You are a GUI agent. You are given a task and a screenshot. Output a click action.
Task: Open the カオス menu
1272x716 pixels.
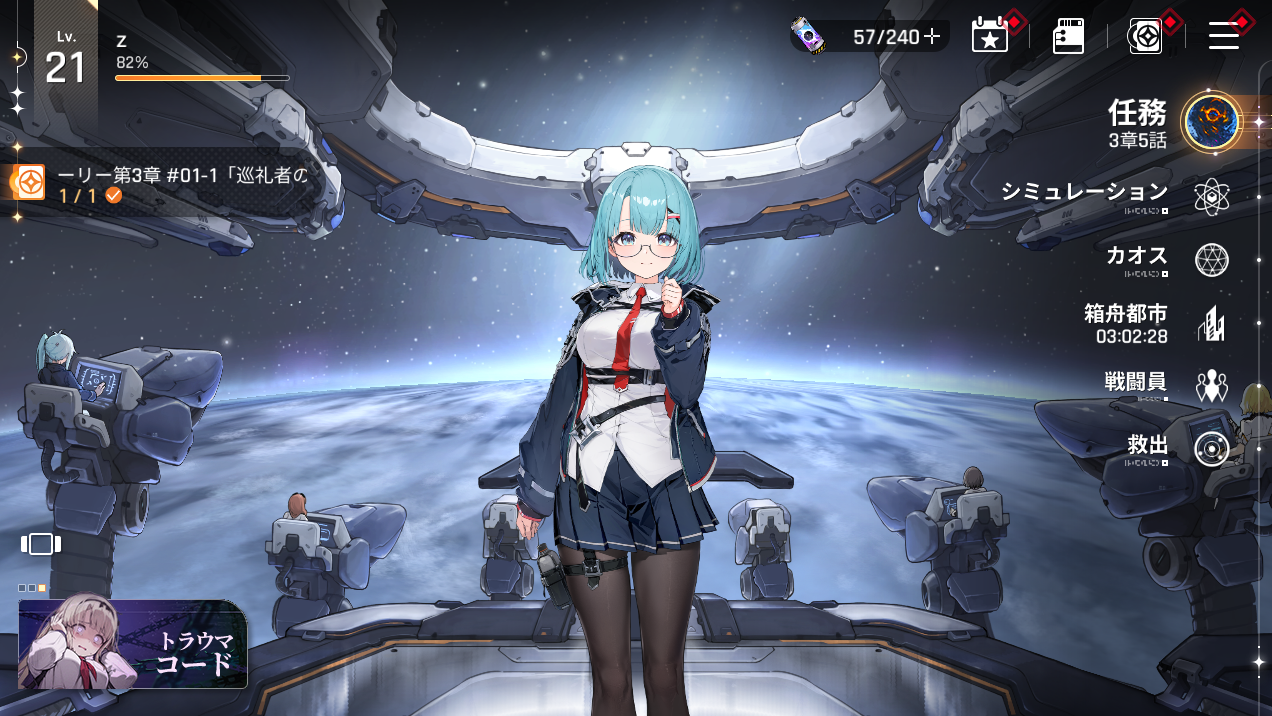tap(1211, 260)
